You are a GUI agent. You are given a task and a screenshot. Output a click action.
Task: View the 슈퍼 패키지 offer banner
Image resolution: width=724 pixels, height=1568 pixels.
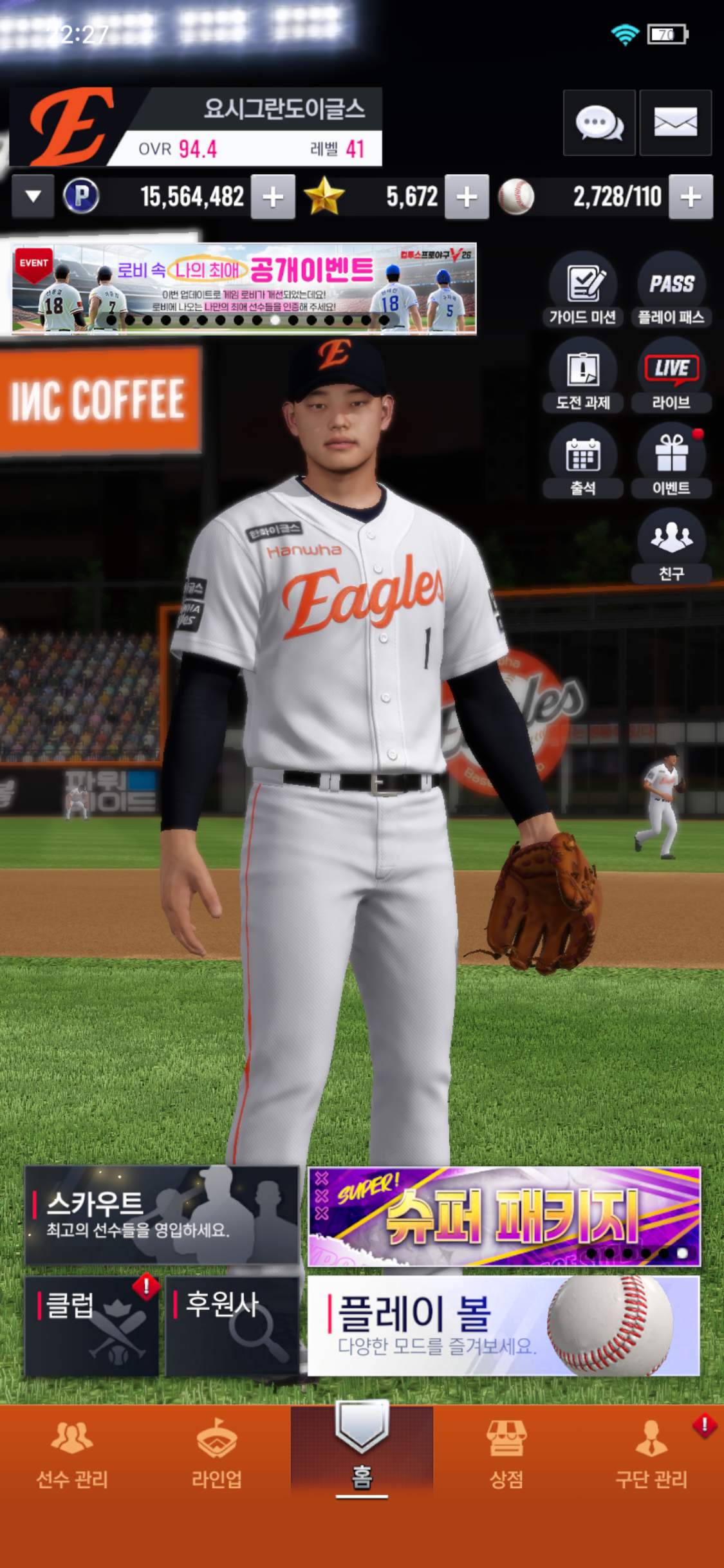coord(504,1217)
